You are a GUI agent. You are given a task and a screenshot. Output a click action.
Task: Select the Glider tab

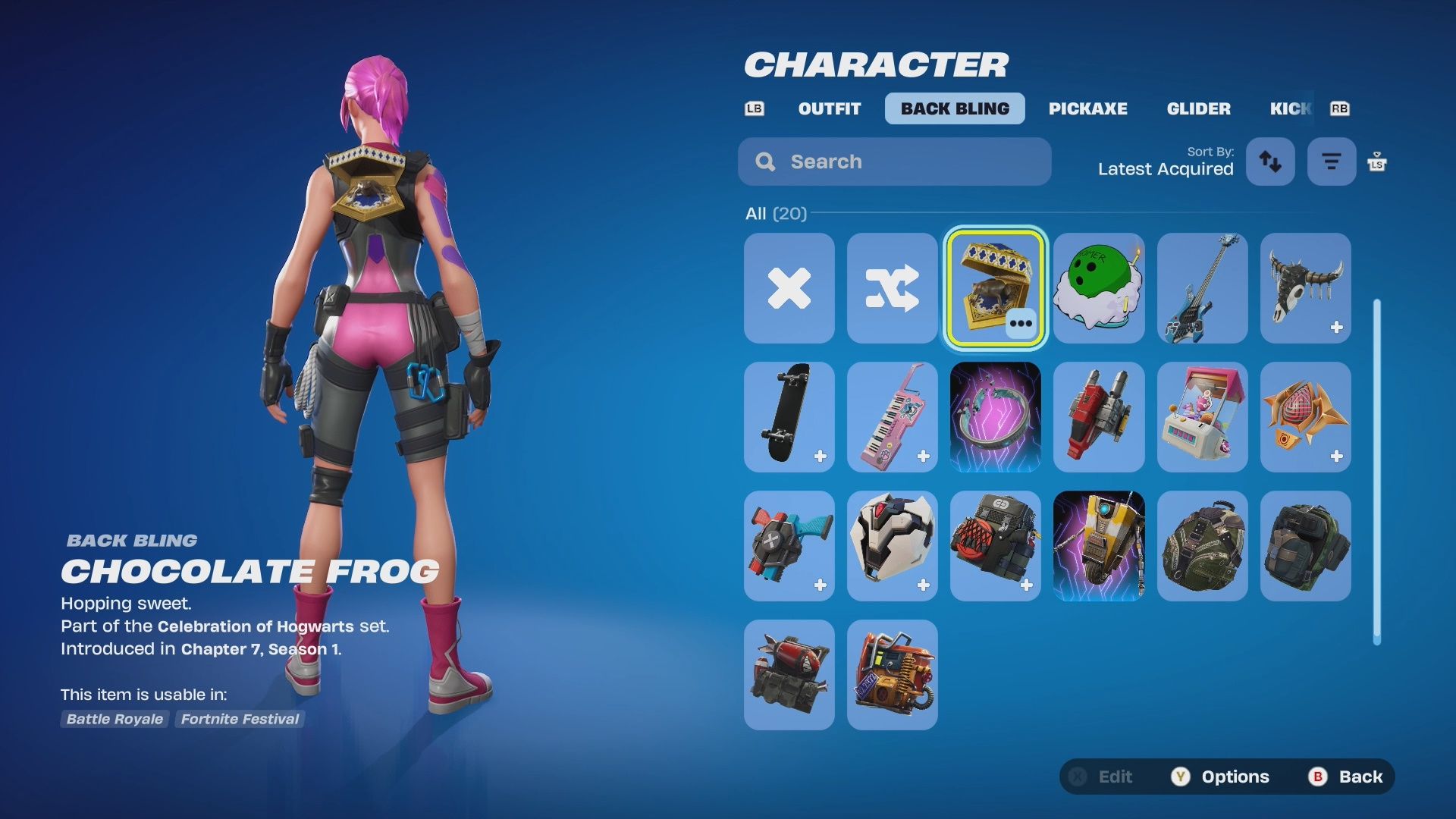[x=1198, y=108]
